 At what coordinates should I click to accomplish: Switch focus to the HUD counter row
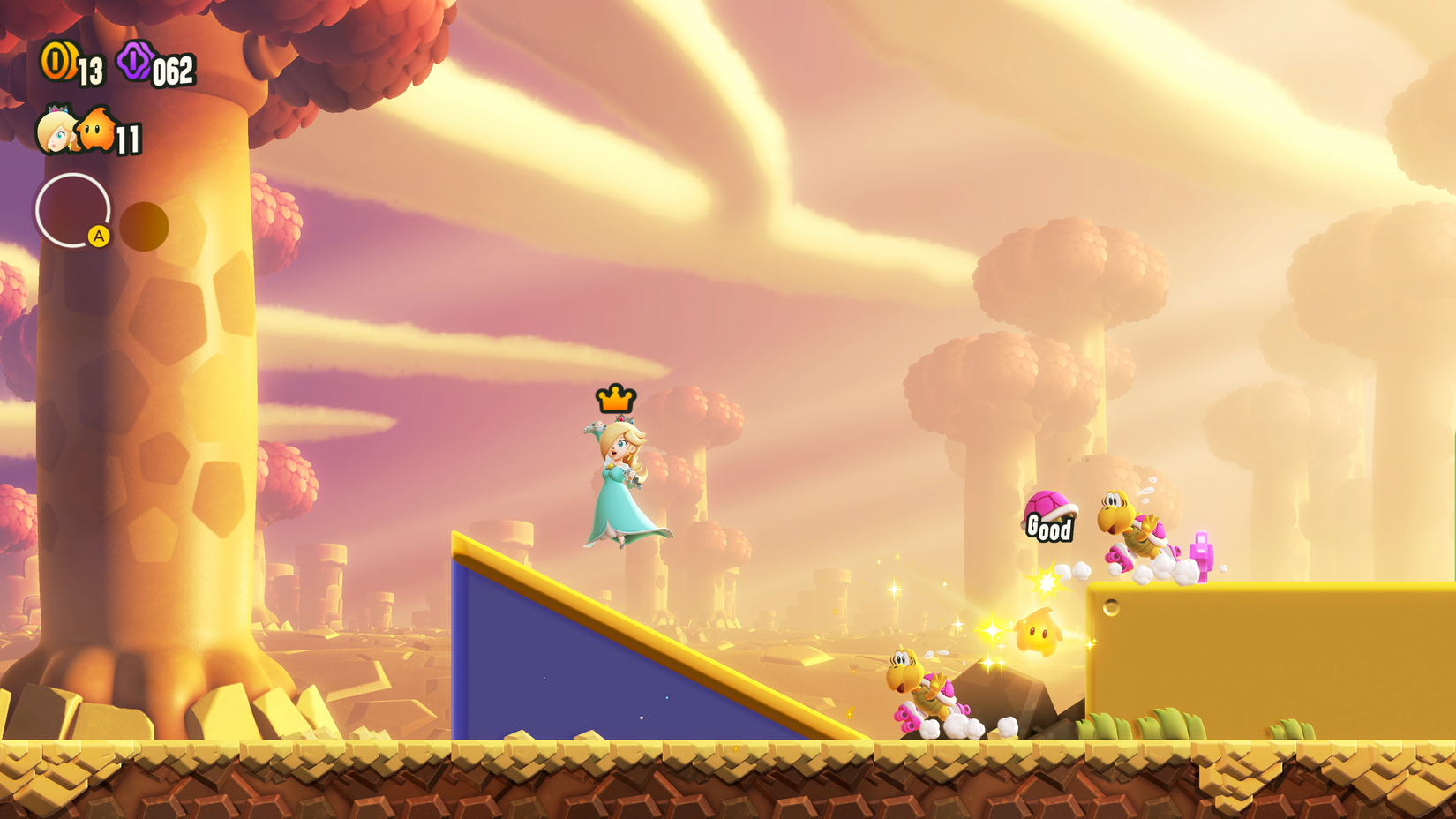[115, 63]
